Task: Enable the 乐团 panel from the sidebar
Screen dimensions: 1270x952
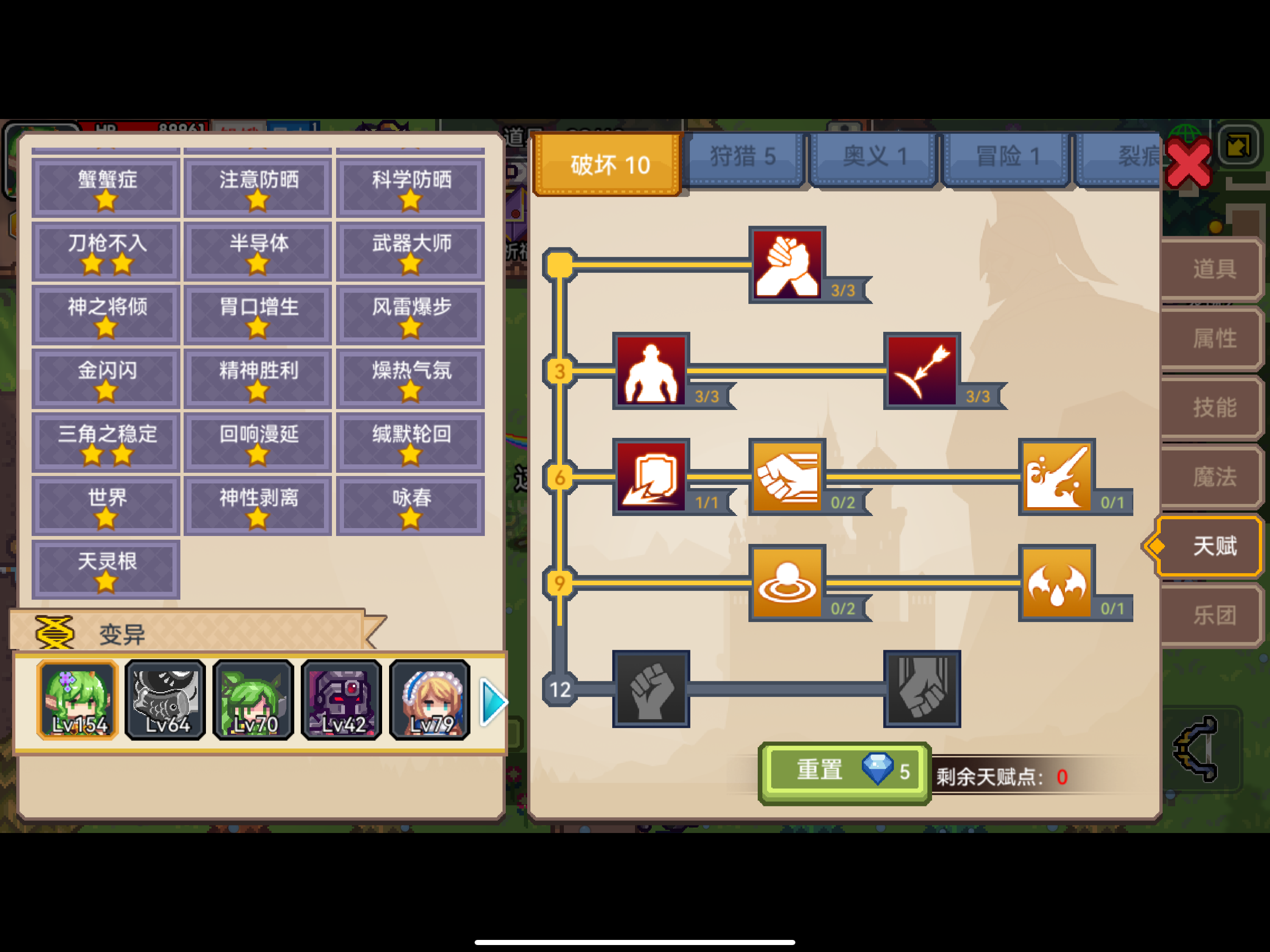Action: [x=1211, y=615]
